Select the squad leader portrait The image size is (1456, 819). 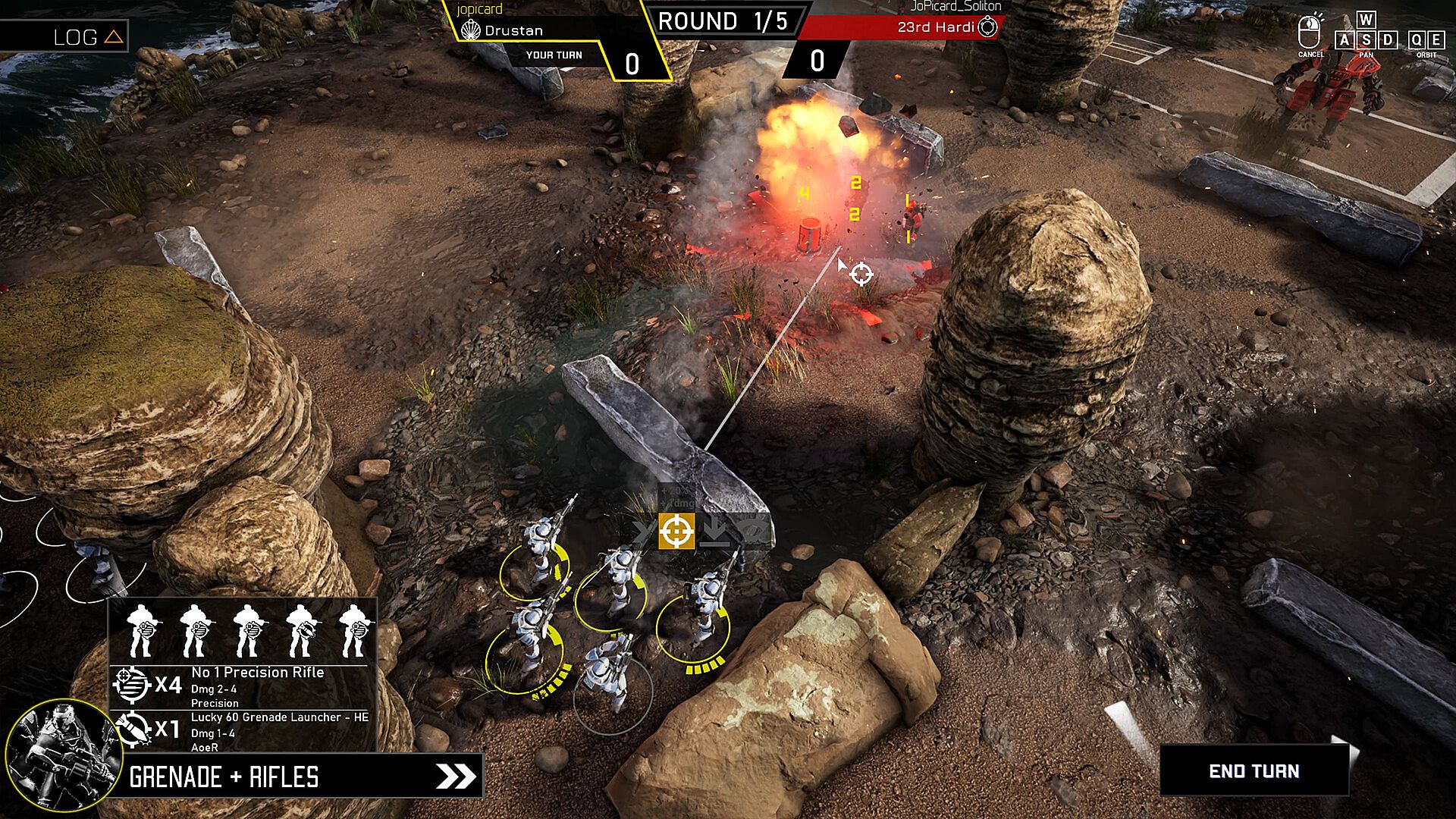tap(63, 755)
